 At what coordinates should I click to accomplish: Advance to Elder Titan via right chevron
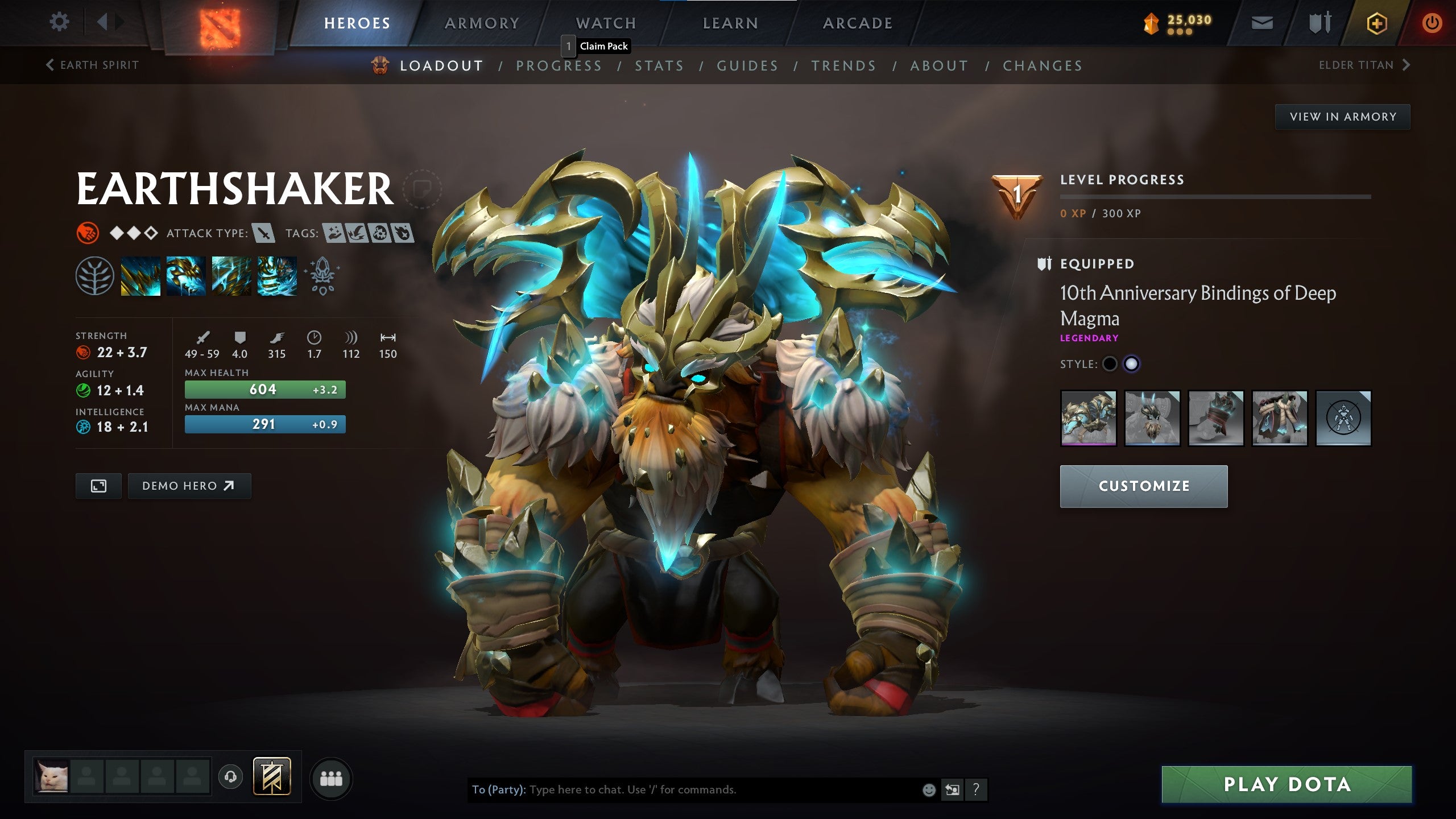point(1407,65)
